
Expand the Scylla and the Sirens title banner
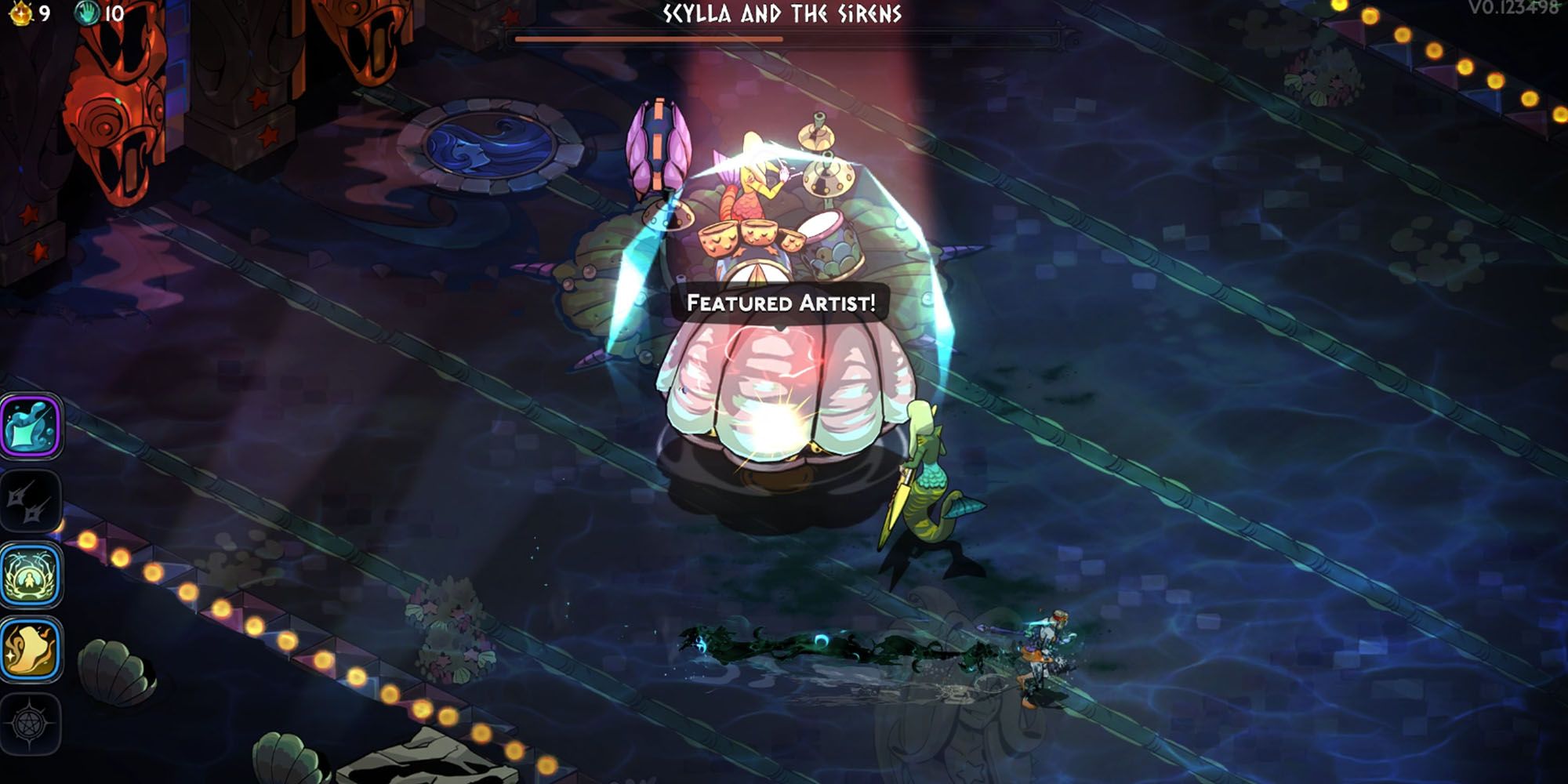784,13
